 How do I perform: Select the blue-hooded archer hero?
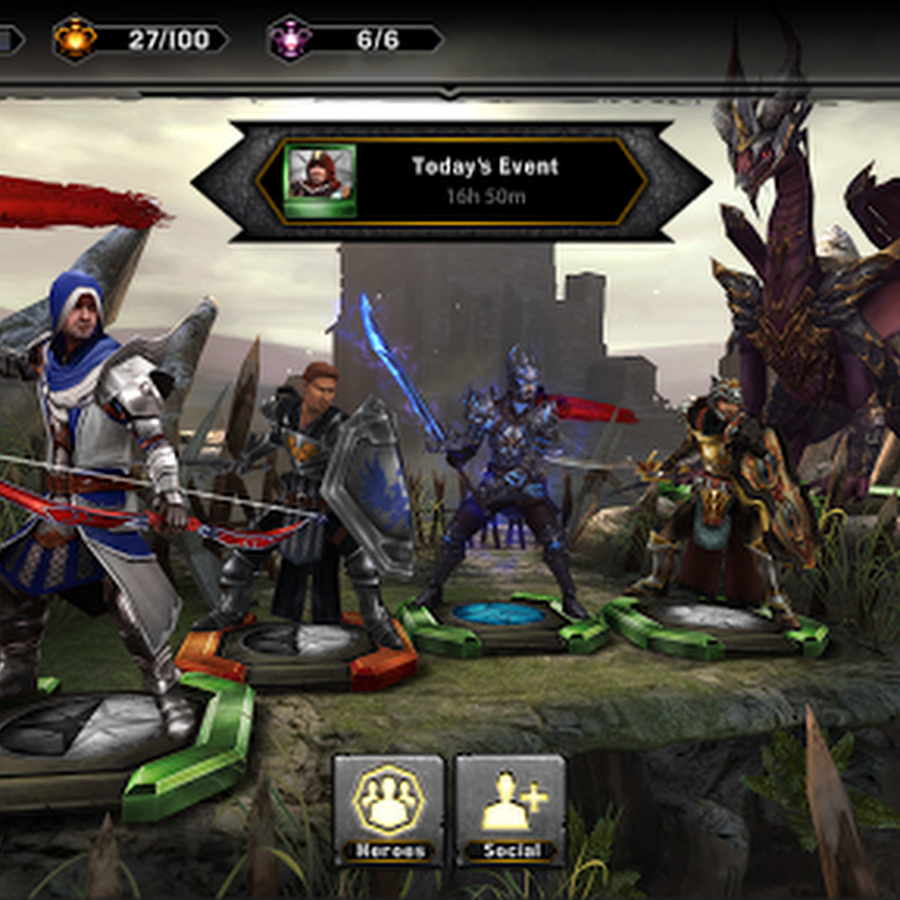coord(100,480)
